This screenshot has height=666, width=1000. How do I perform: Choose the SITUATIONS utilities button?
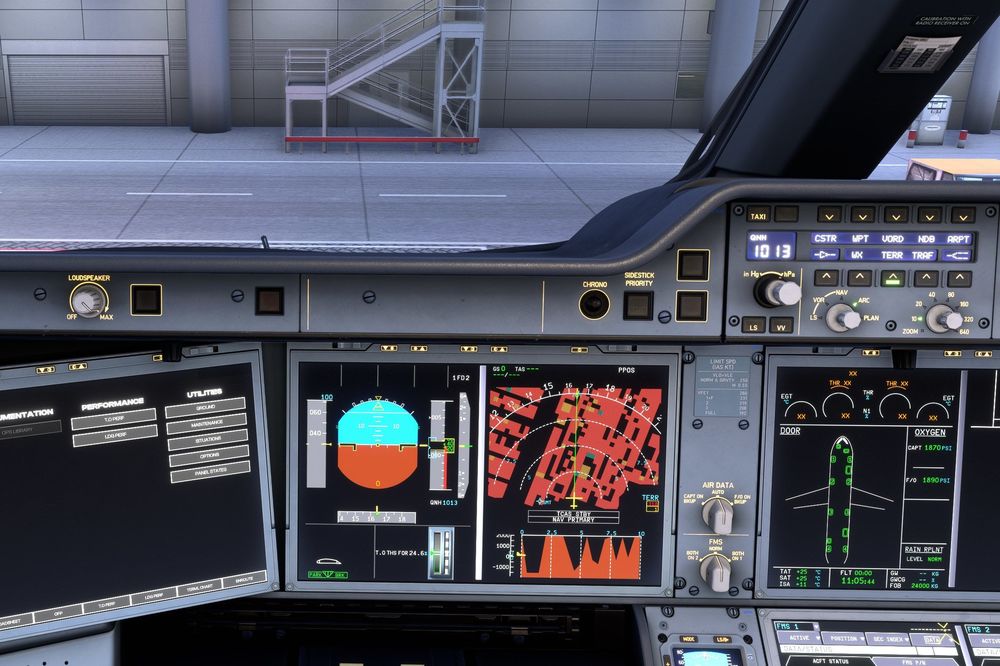pyautogui.click(x=209, y=440)
